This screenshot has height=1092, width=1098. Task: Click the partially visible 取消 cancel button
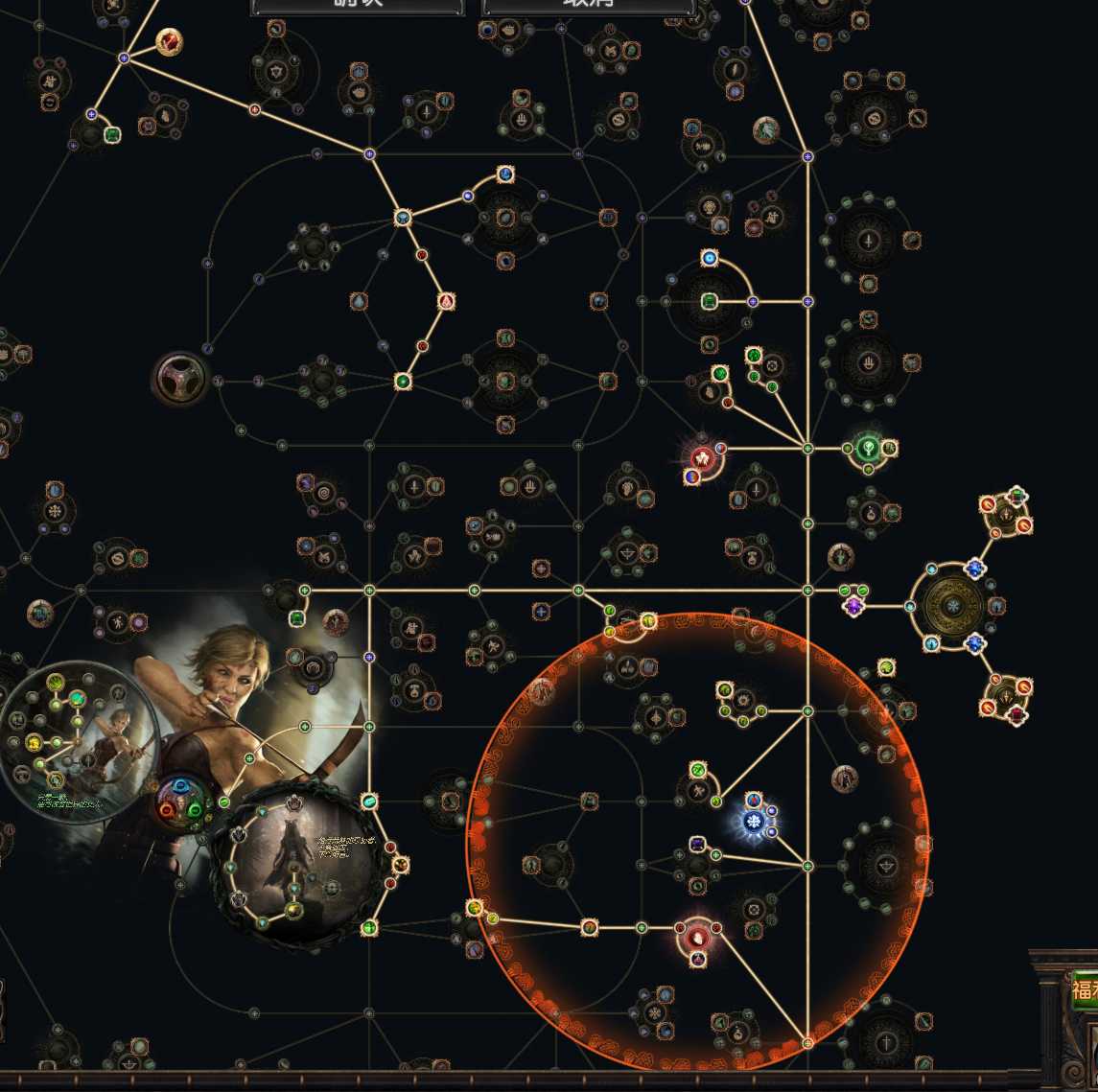point(588,6)
